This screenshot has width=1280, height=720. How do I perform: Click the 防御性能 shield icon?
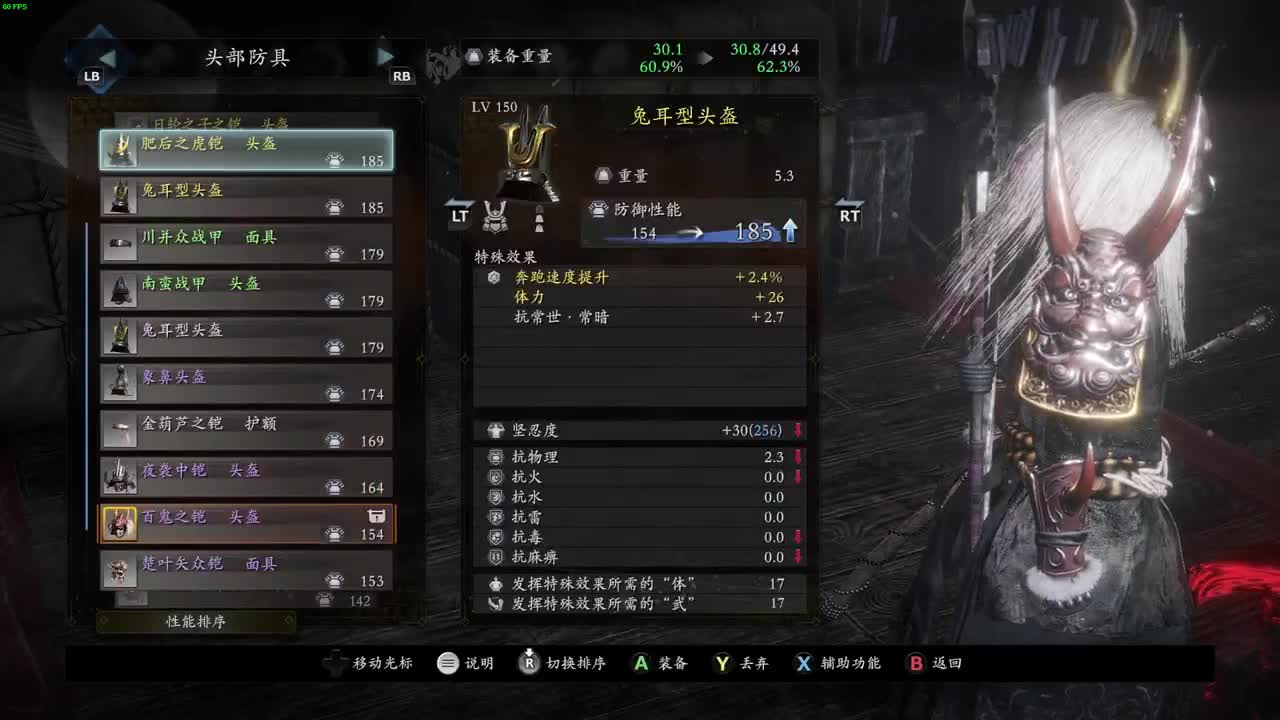pos(597,210)
